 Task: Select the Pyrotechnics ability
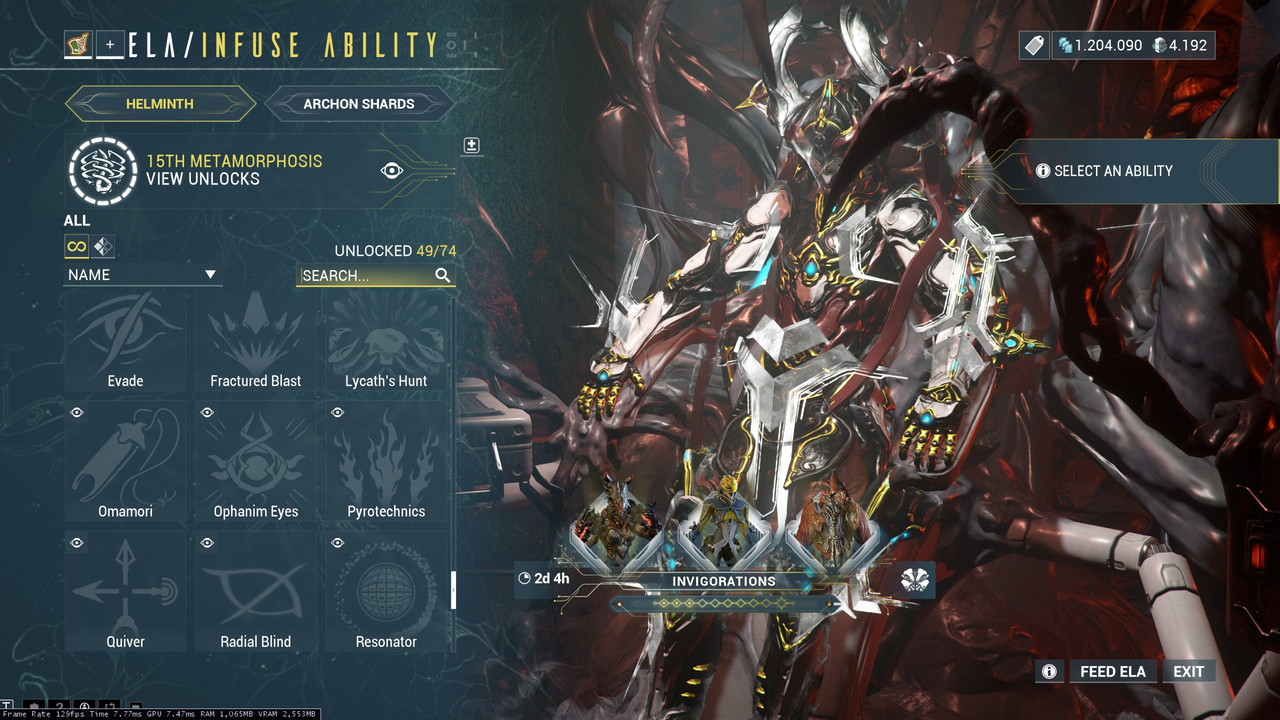[386, 463]
